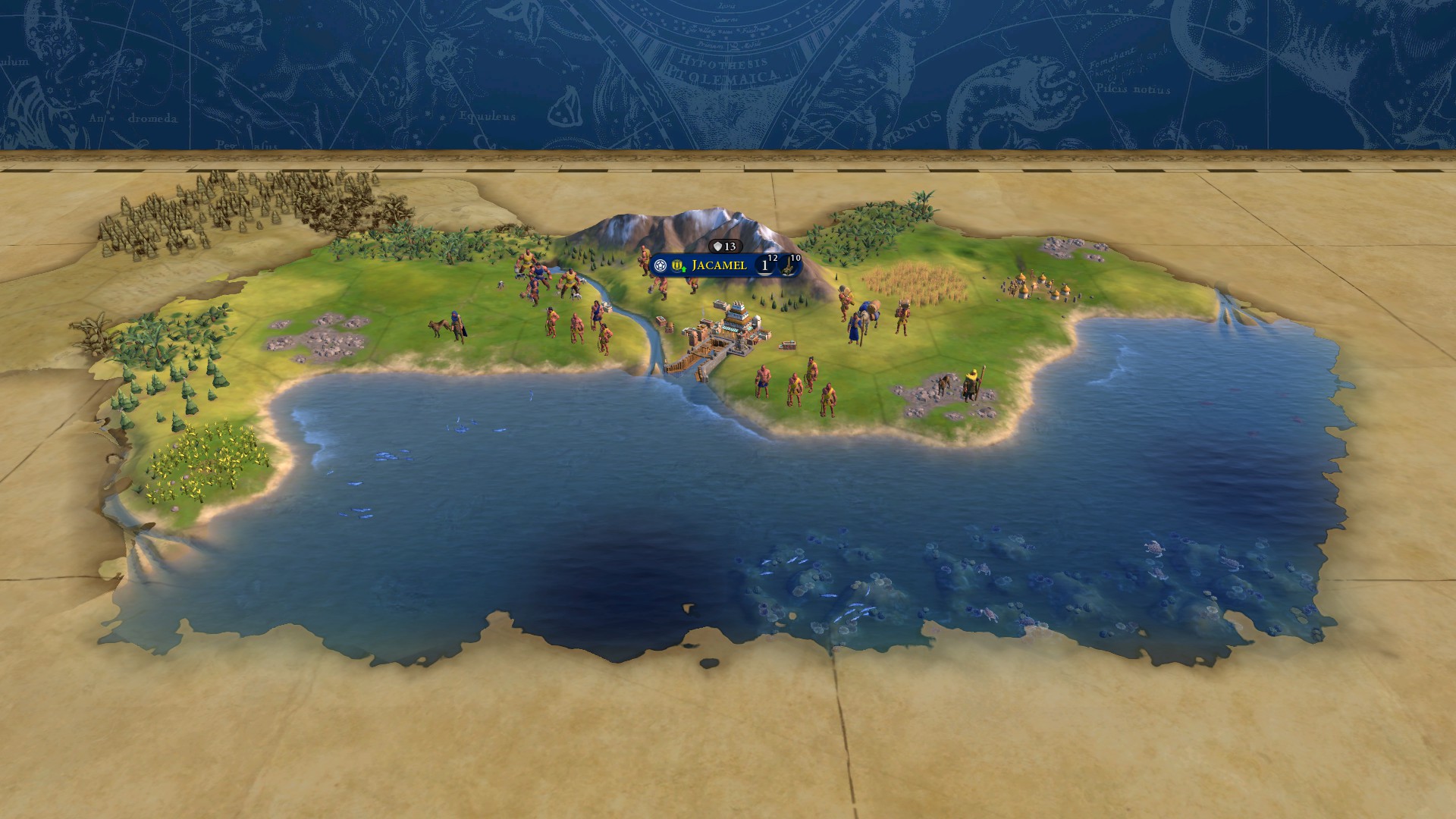Open Jacamel's current production icon
The width and height of the screenshot is (1456, 819).
point(789,266)
